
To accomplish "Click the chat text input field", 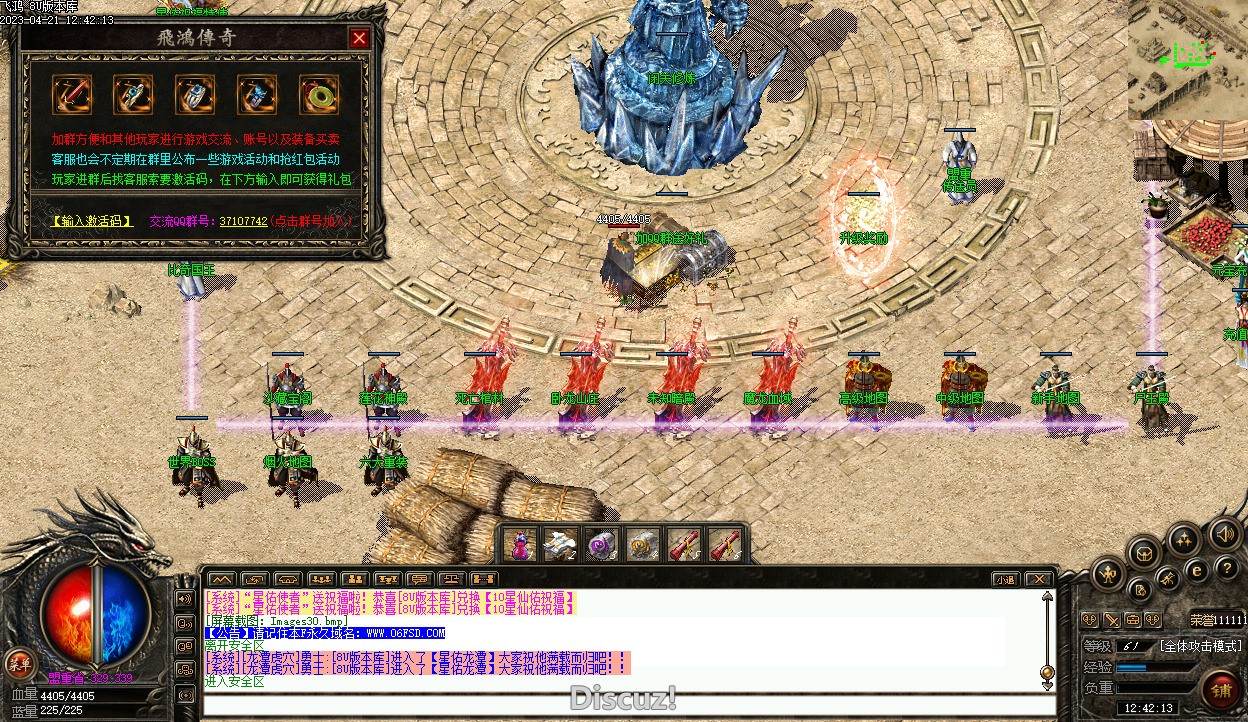I will (x=620, y=705).
